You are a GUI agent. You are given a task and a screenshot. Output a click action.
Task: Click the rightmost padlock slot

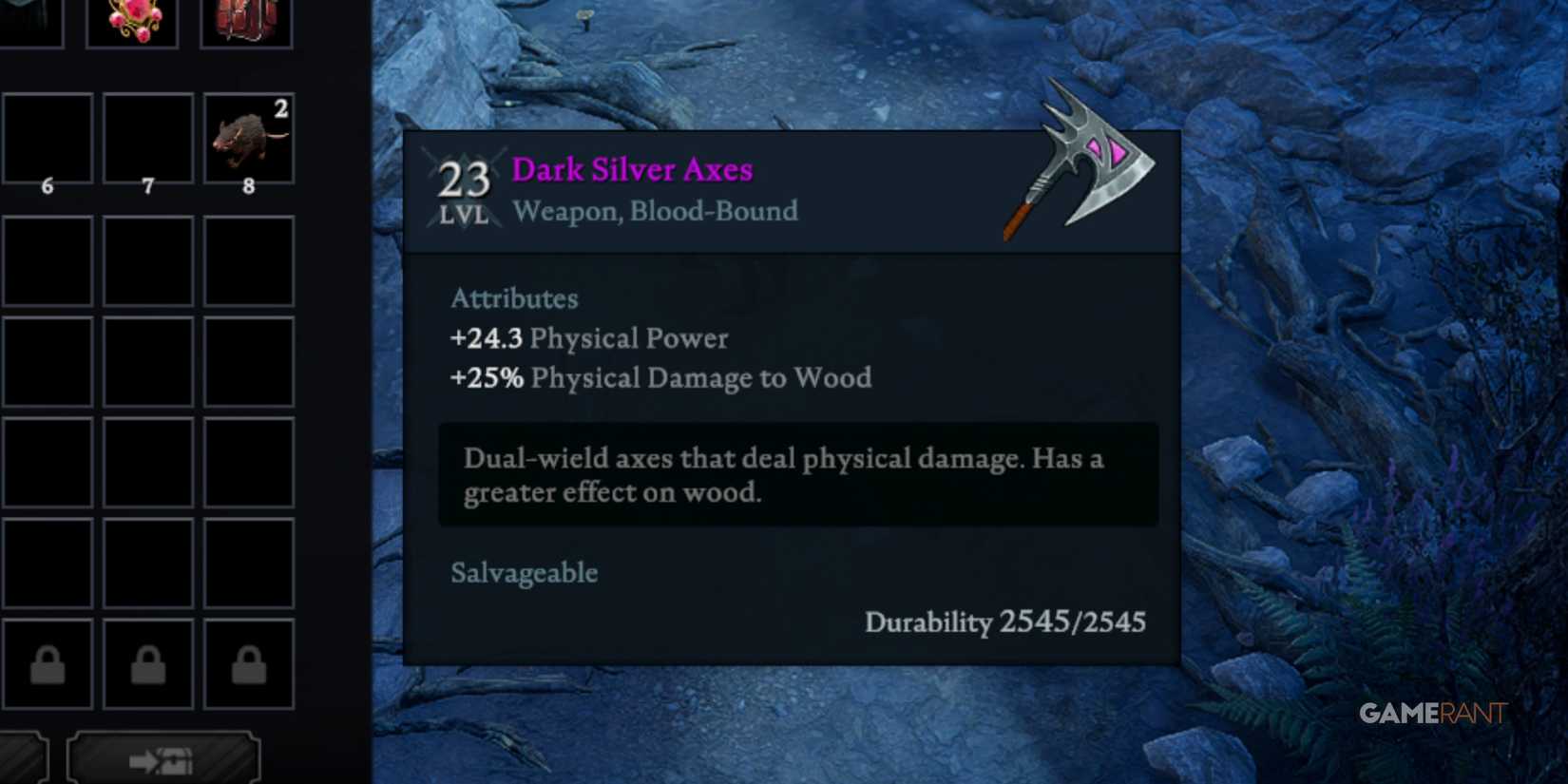(248, 662)
